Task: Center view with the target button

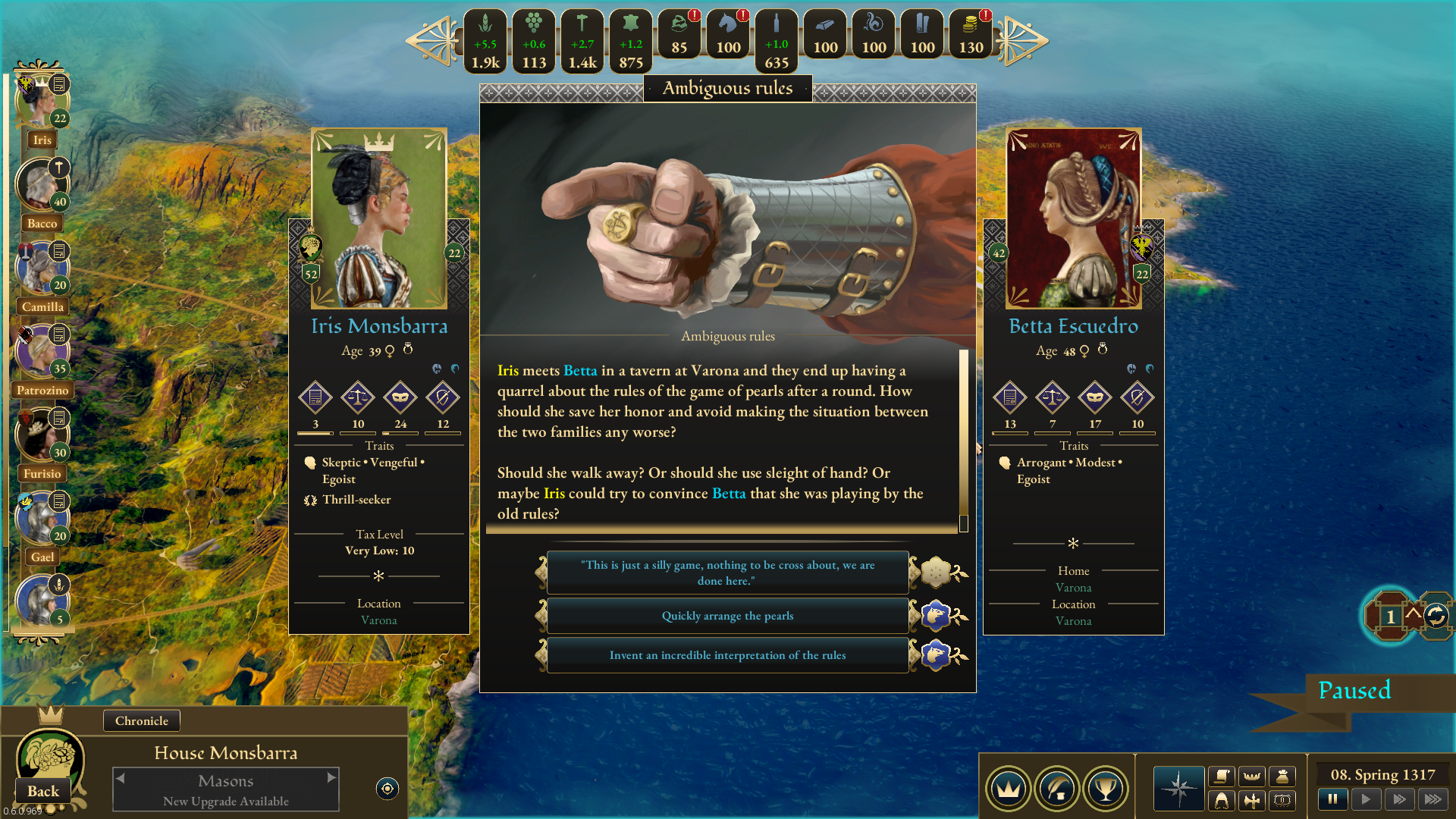Action: [388, 789]
